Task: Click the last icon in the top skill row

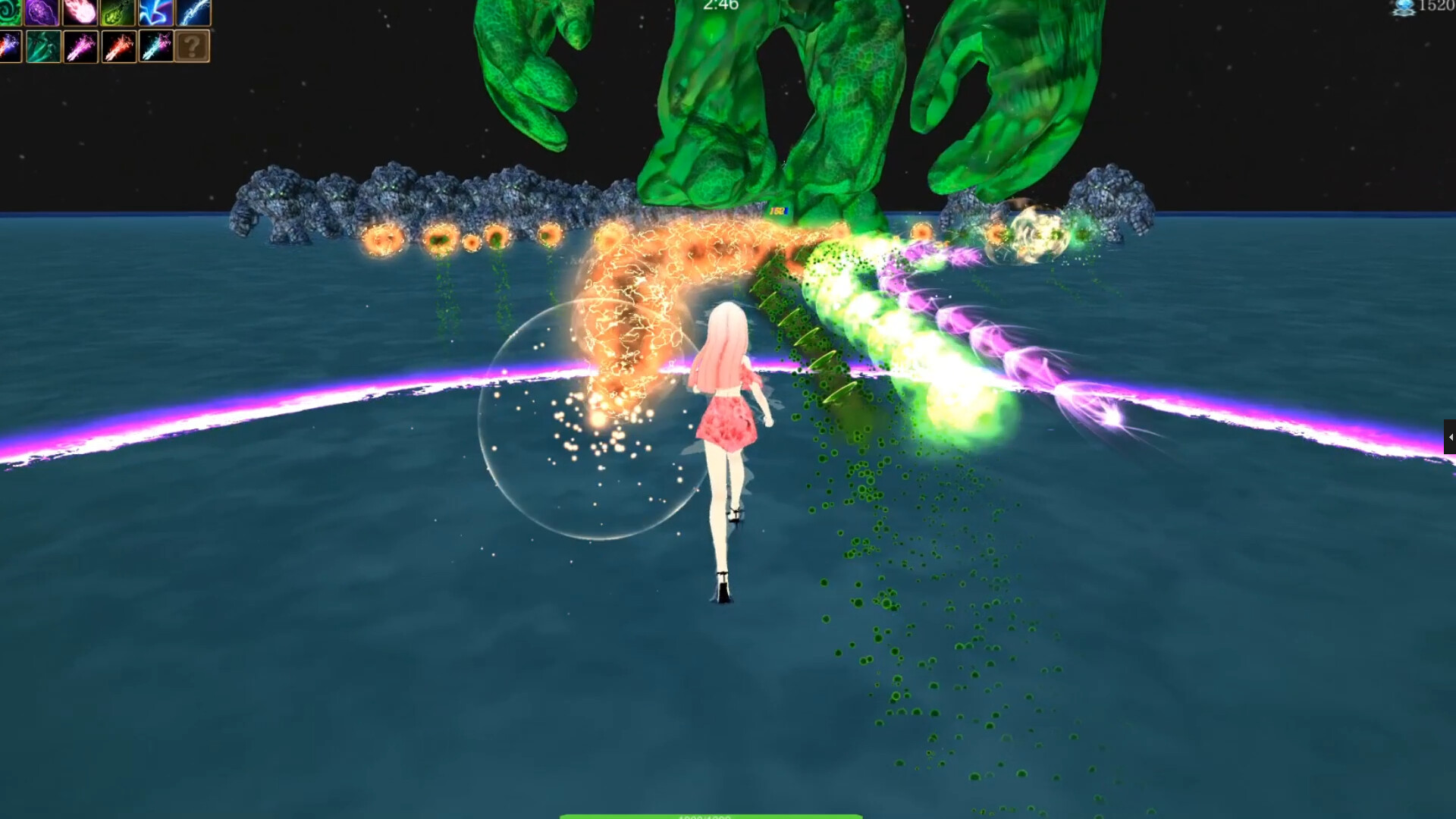Action: click(192, 13)
